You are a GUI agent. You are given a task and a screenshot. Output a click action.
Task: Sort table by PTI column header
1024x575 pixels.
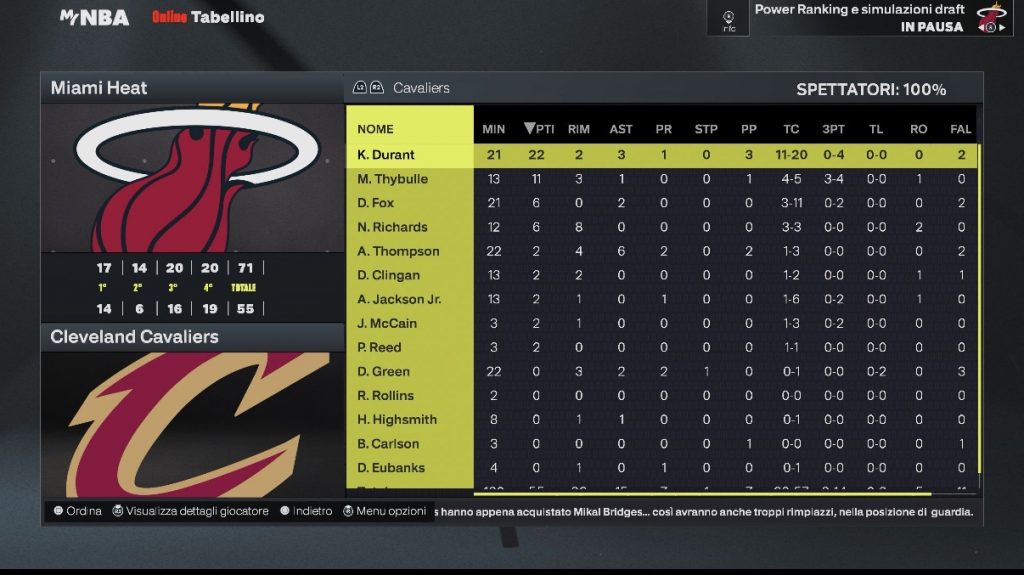(x=539, y=129)
